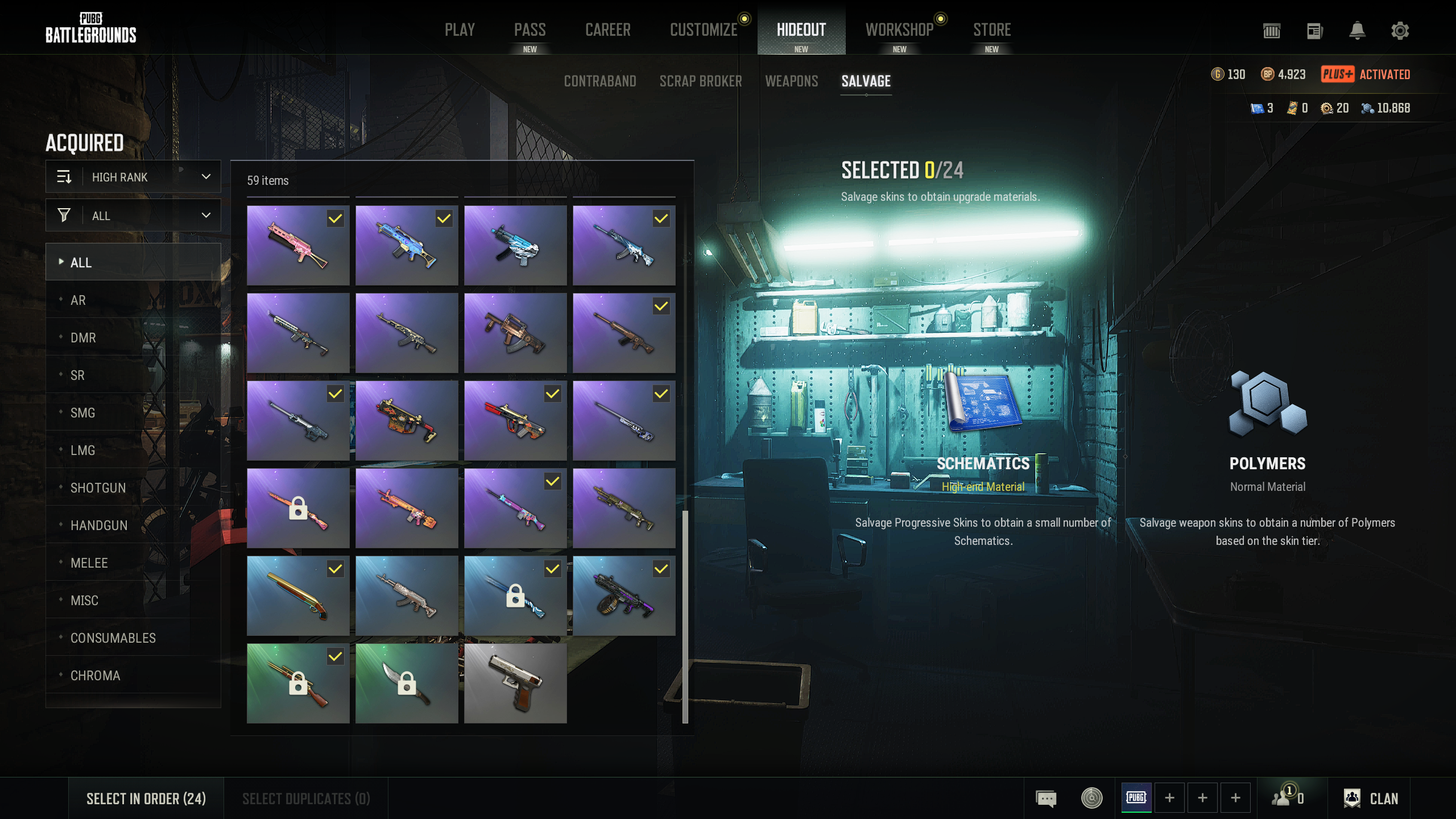Viewport: 1456px width, 819px height.
Task: Open the HIGH RANK sort dropdown
Action: (x=133, y=177)
